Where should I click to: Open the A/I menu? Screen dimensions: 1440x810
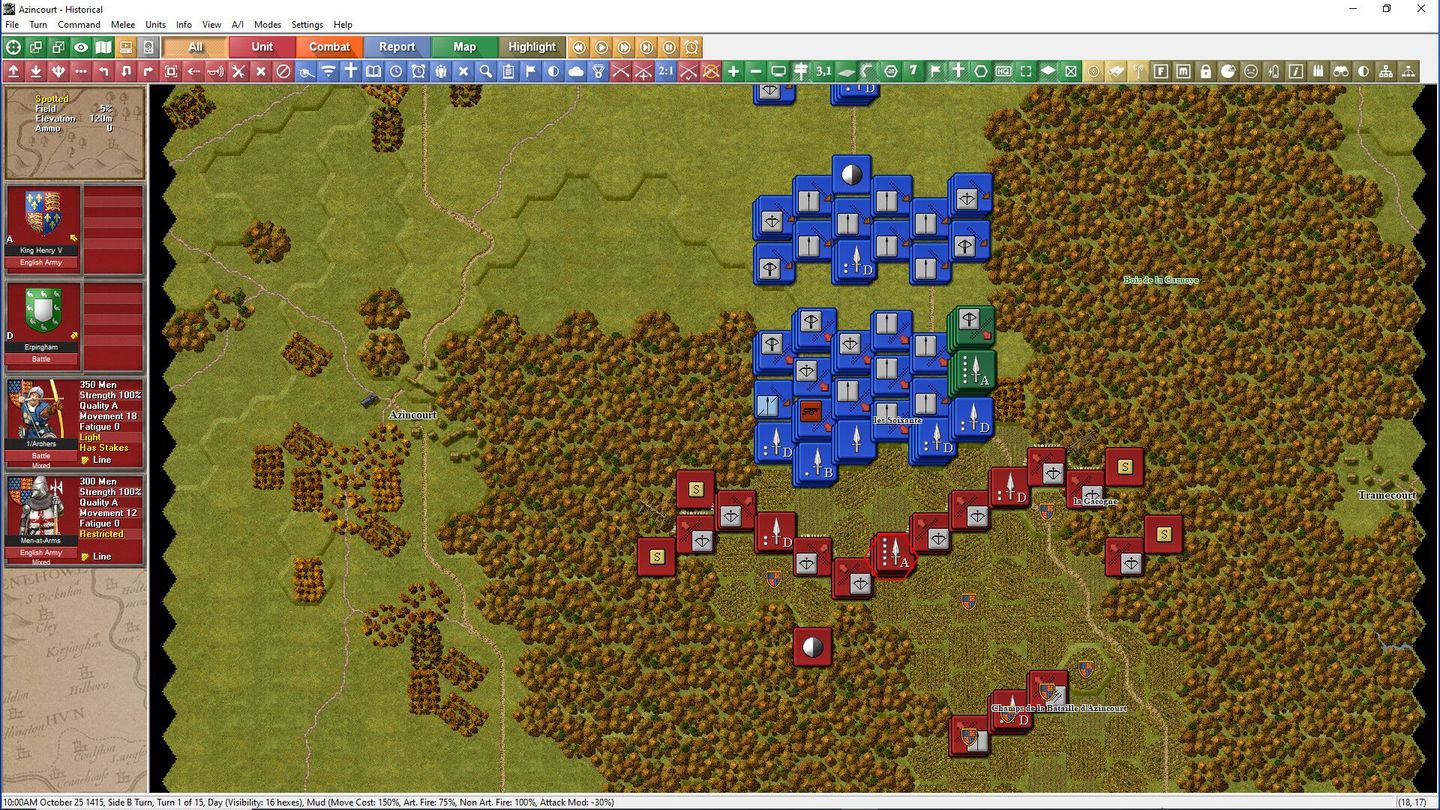(237, 24)
